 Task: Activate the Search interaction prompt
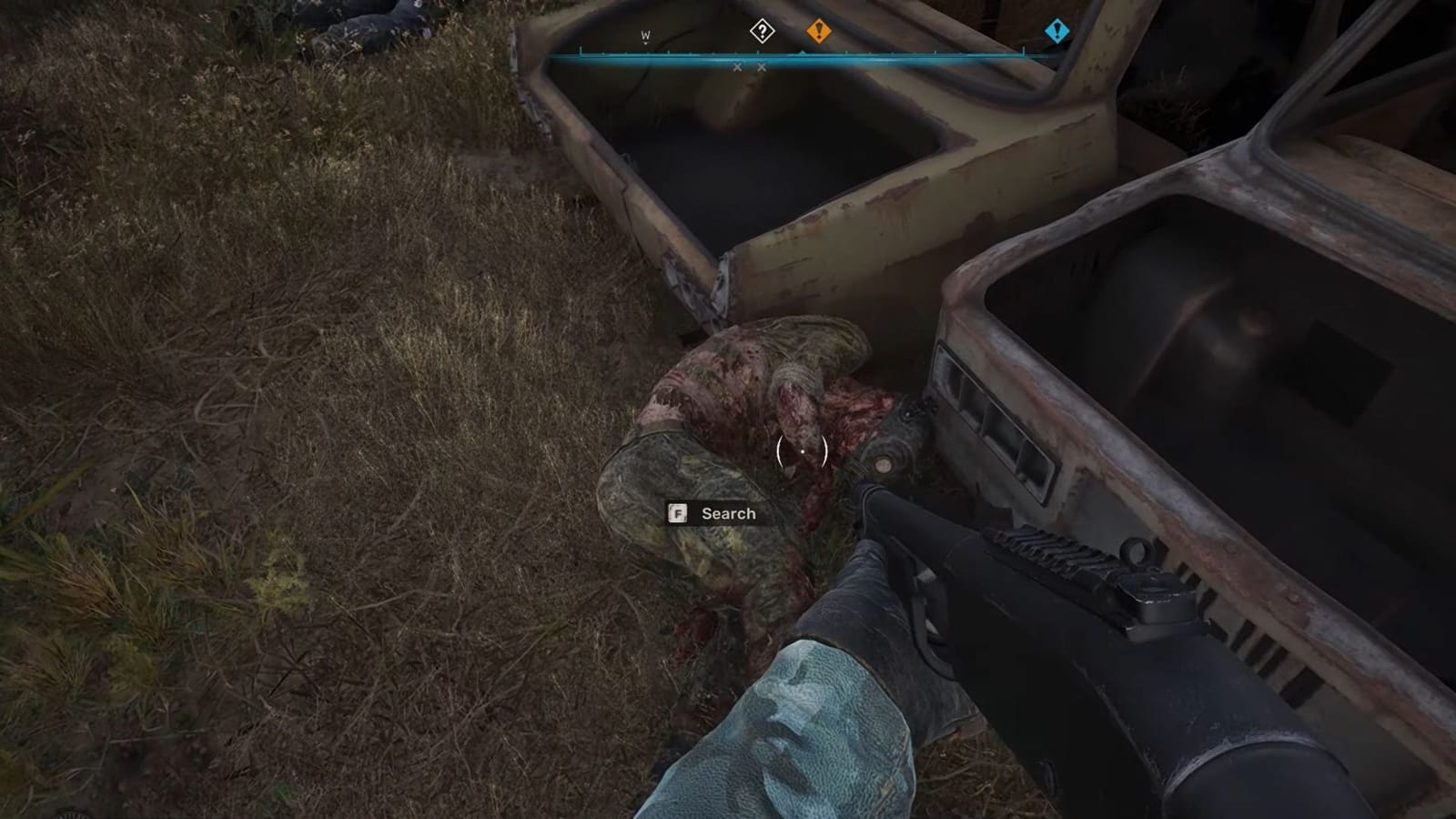[714, 513]
